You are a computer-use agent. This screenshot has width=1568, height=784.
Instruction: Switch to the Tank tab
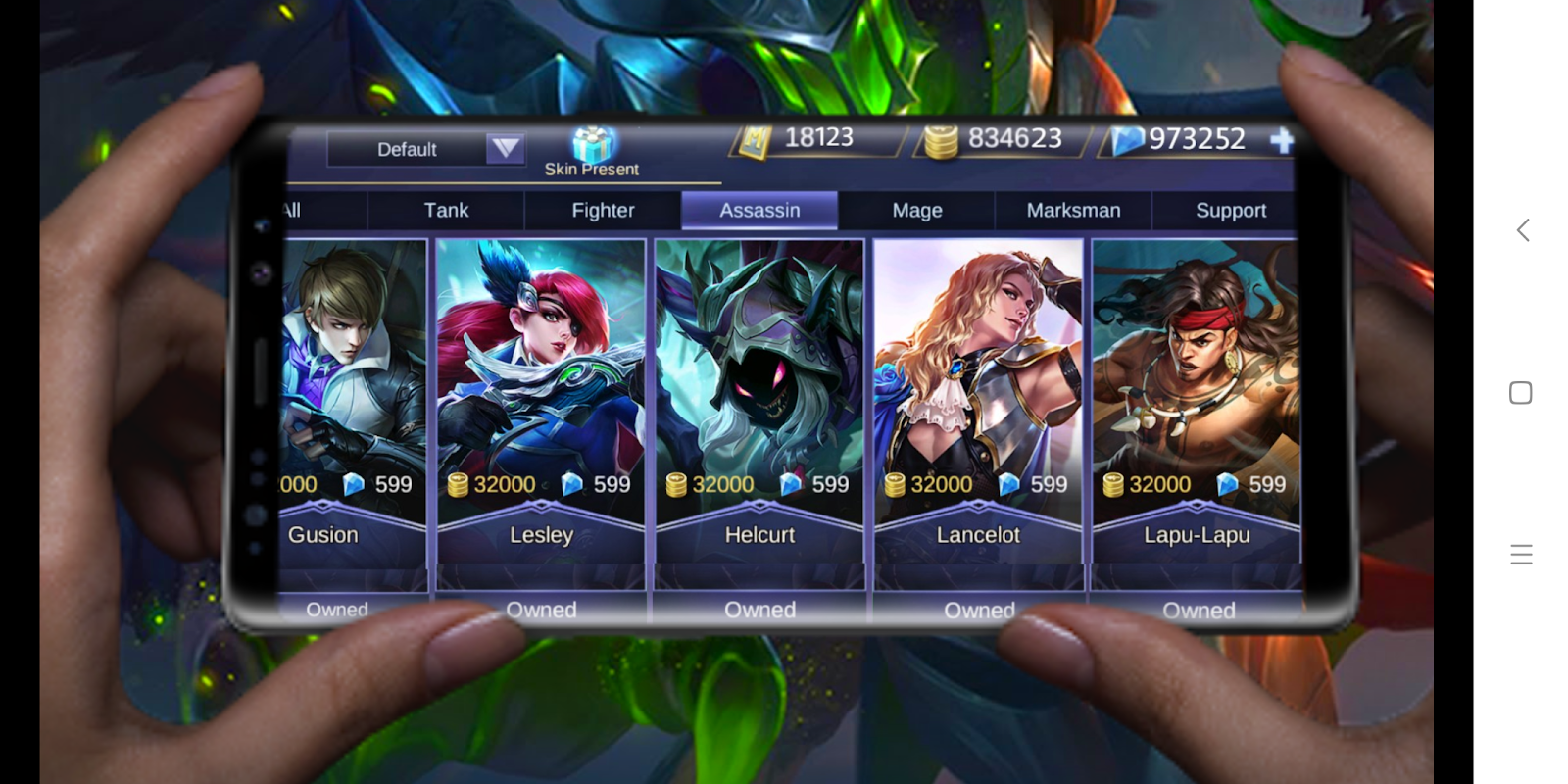445,210
